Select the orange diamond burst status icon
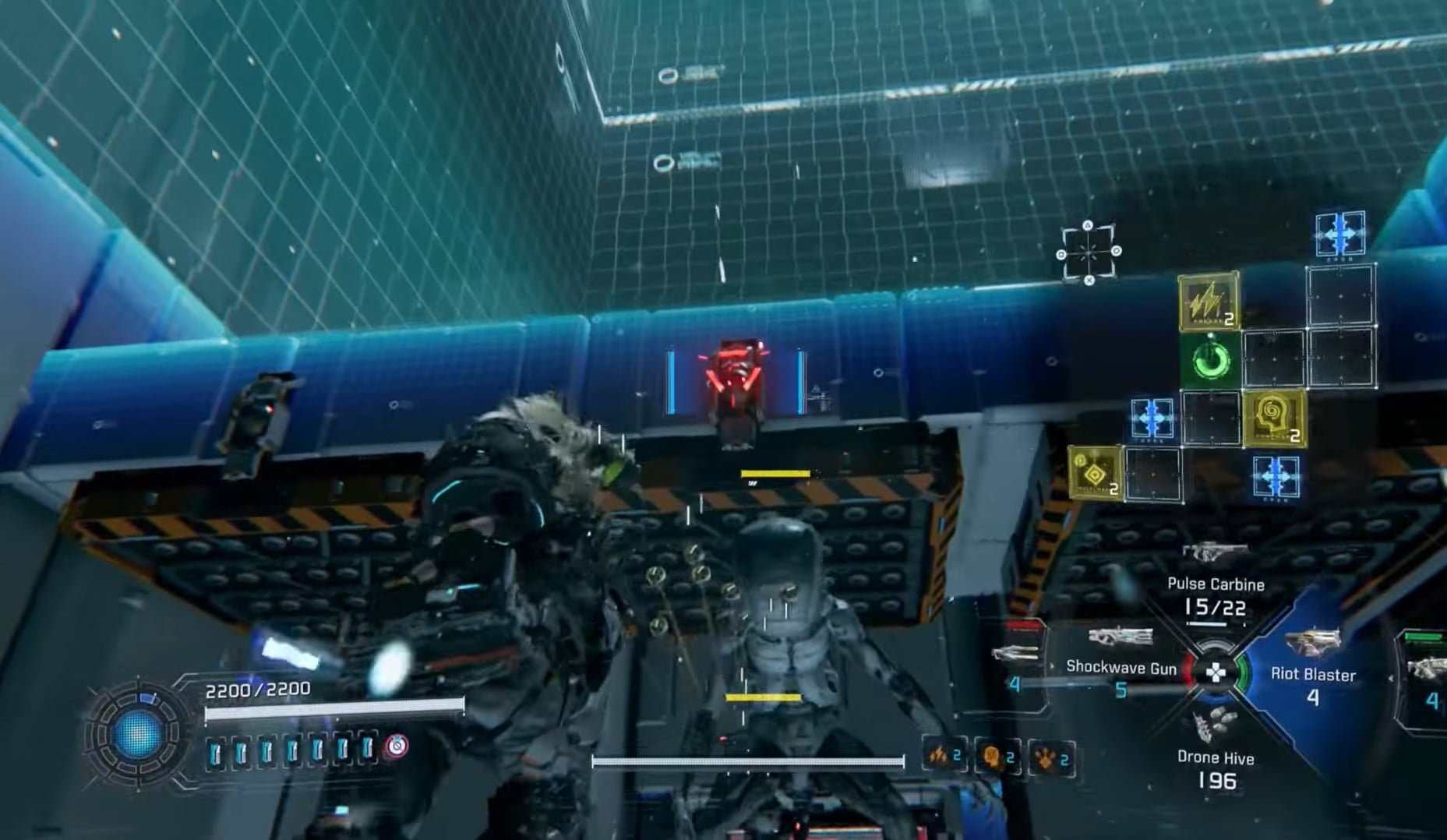 click(1050, 758)
